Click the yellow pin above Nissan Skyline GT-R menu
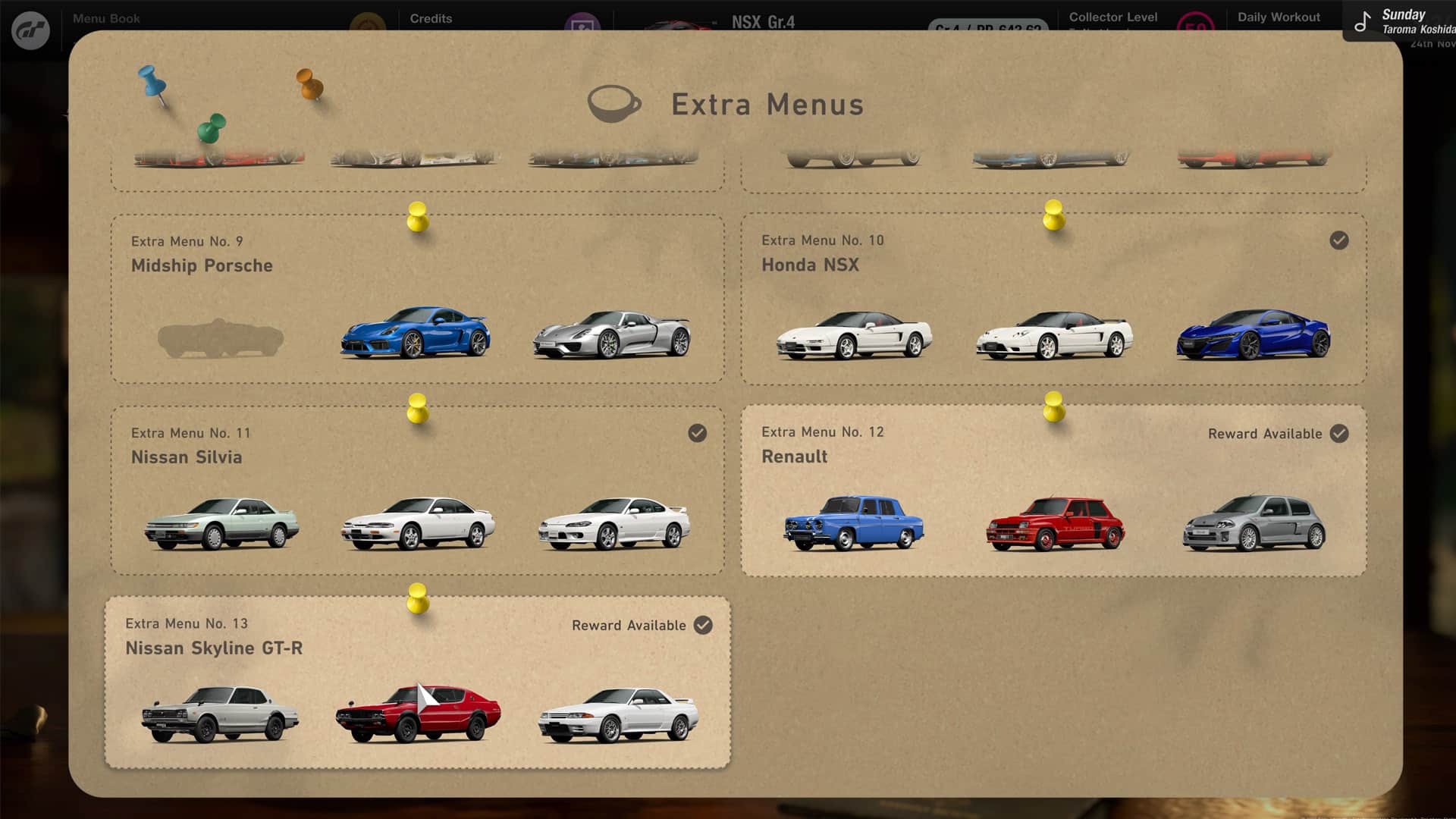The width and height of the screenshot is (1456, 819). 418,601
